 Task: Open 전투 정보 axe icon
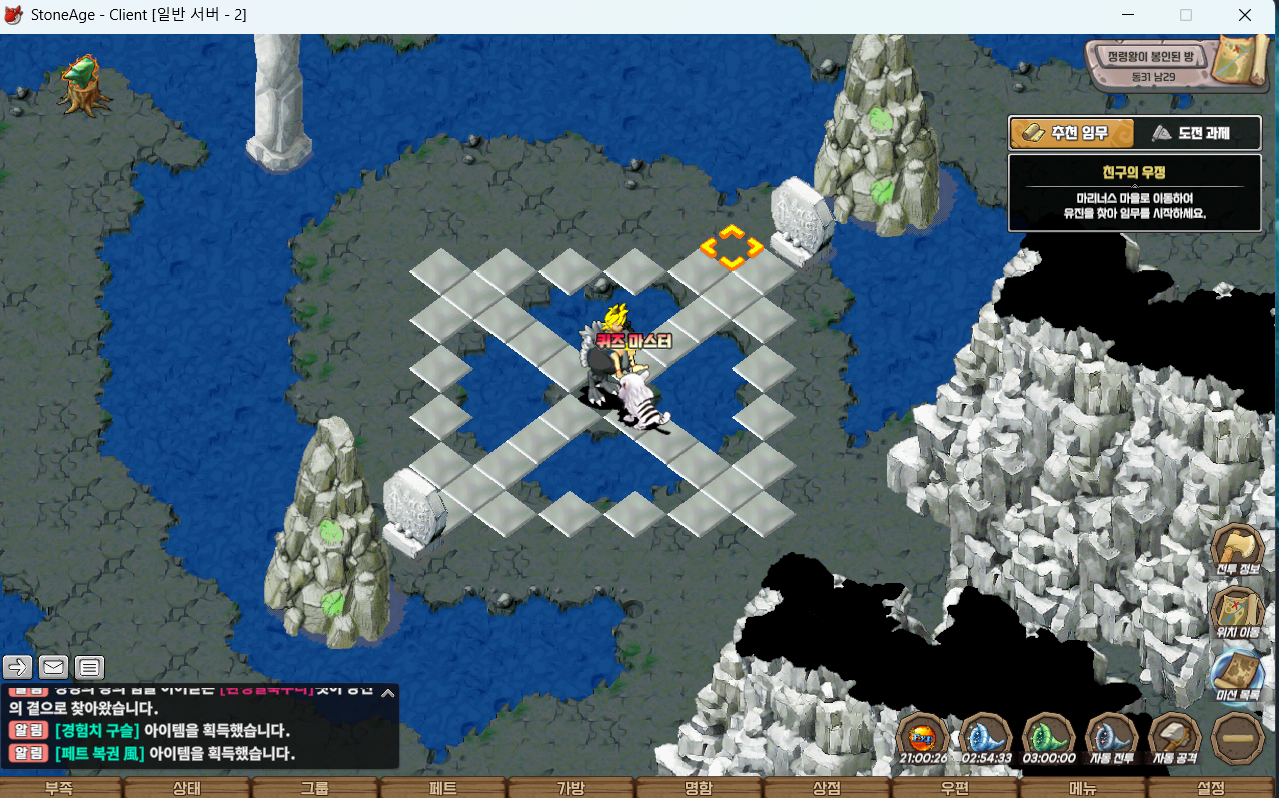pyautogui.click(x=1238, y=551)
